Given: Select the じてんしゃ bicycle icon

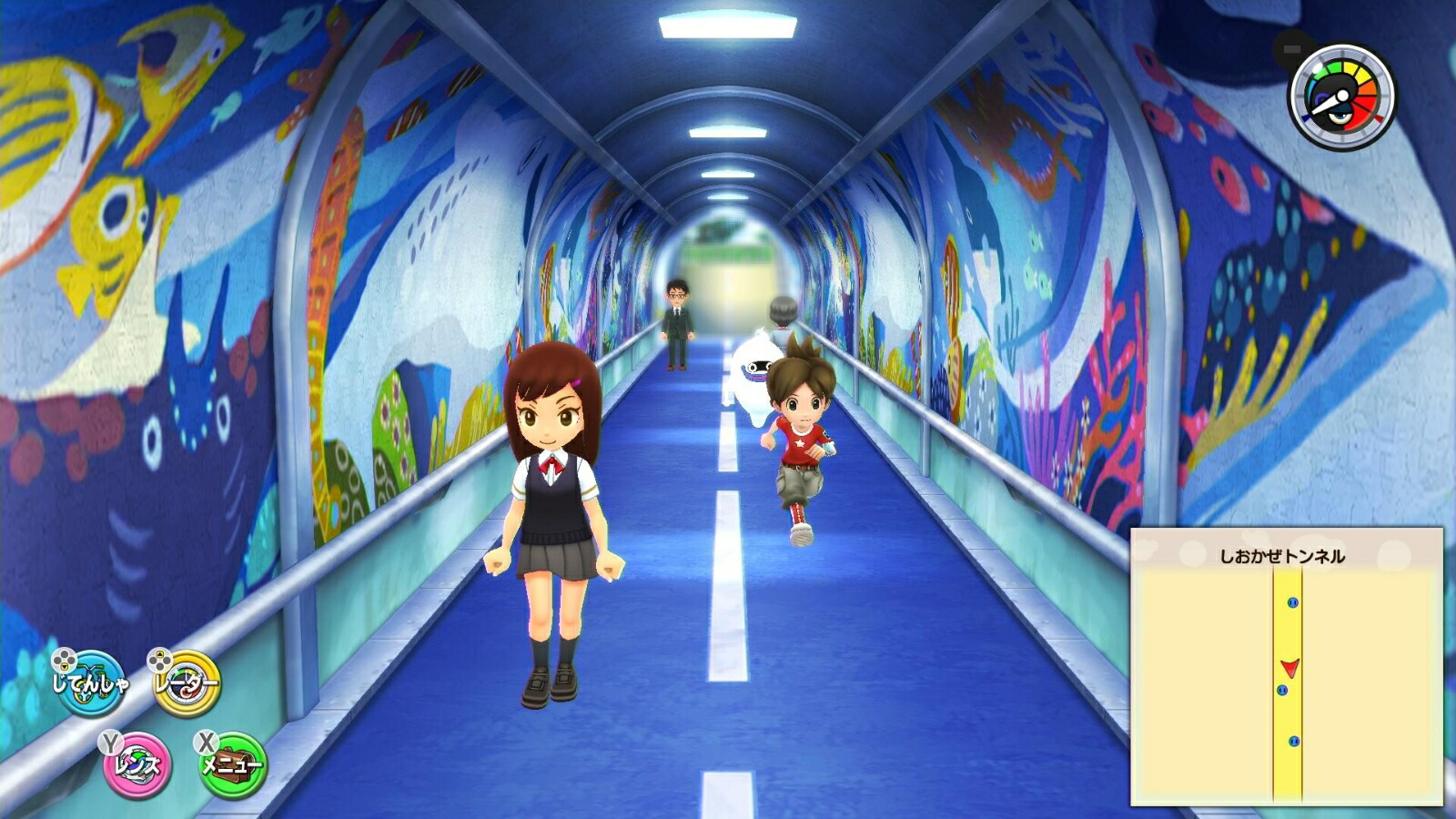Looking at the screenshot, I should tap(91, 683).
